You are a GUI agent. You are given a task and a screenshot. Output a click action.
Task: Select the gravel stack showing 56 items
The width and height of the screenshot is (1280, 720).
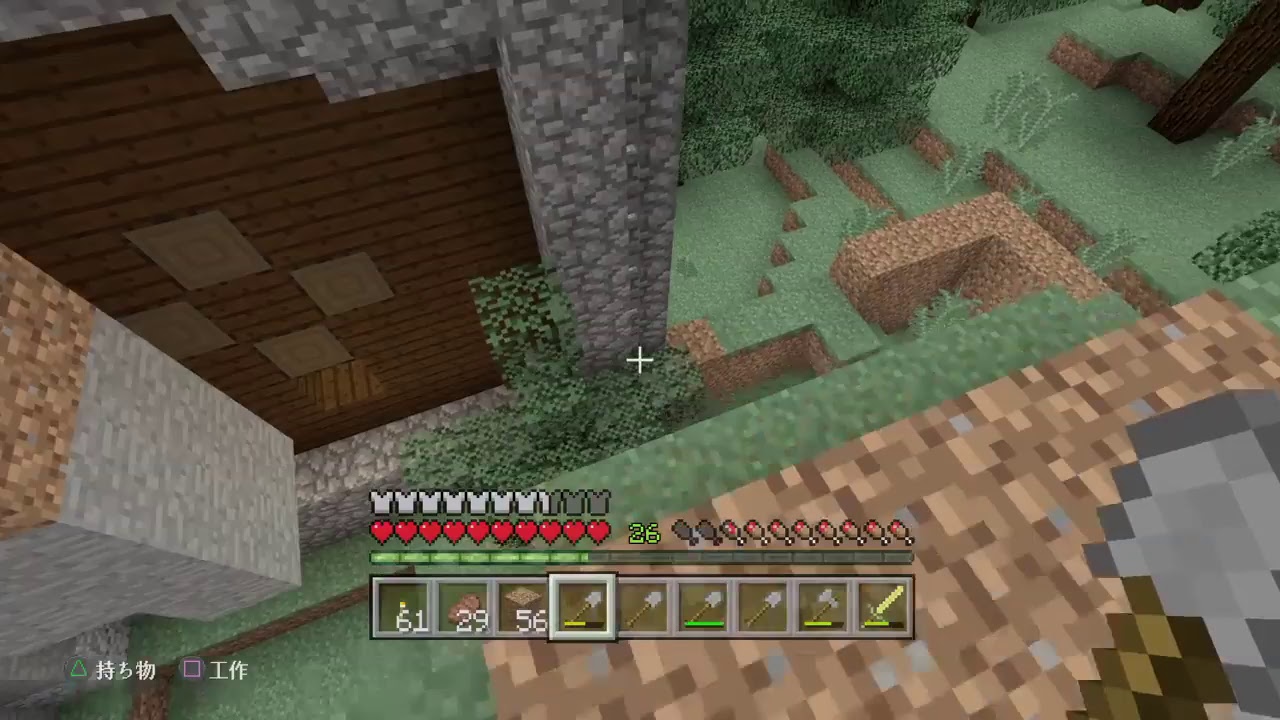(x=523, y=605)
